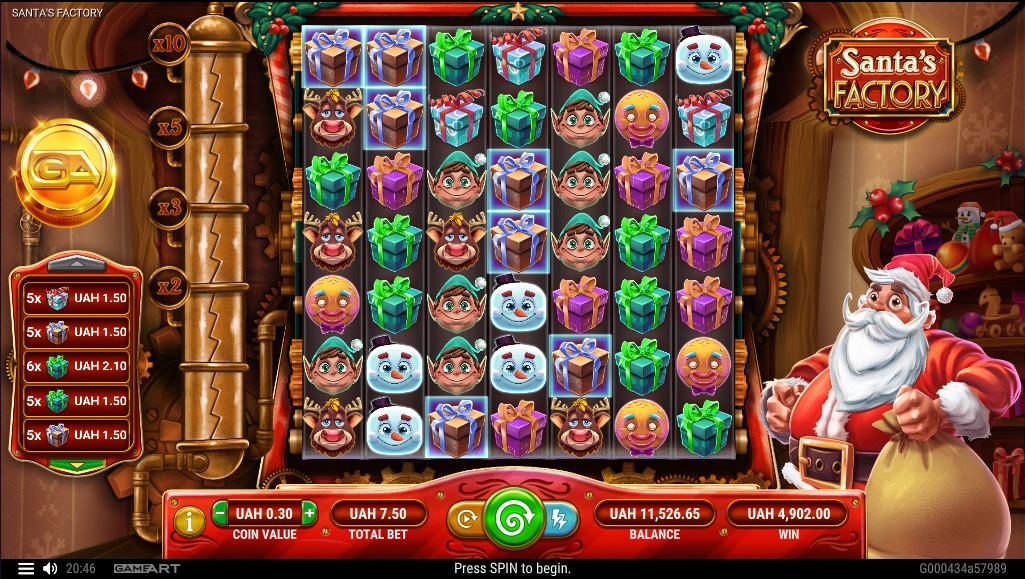Move the win list down with the green arrow

pyautogui.click(x=77, y=465)
